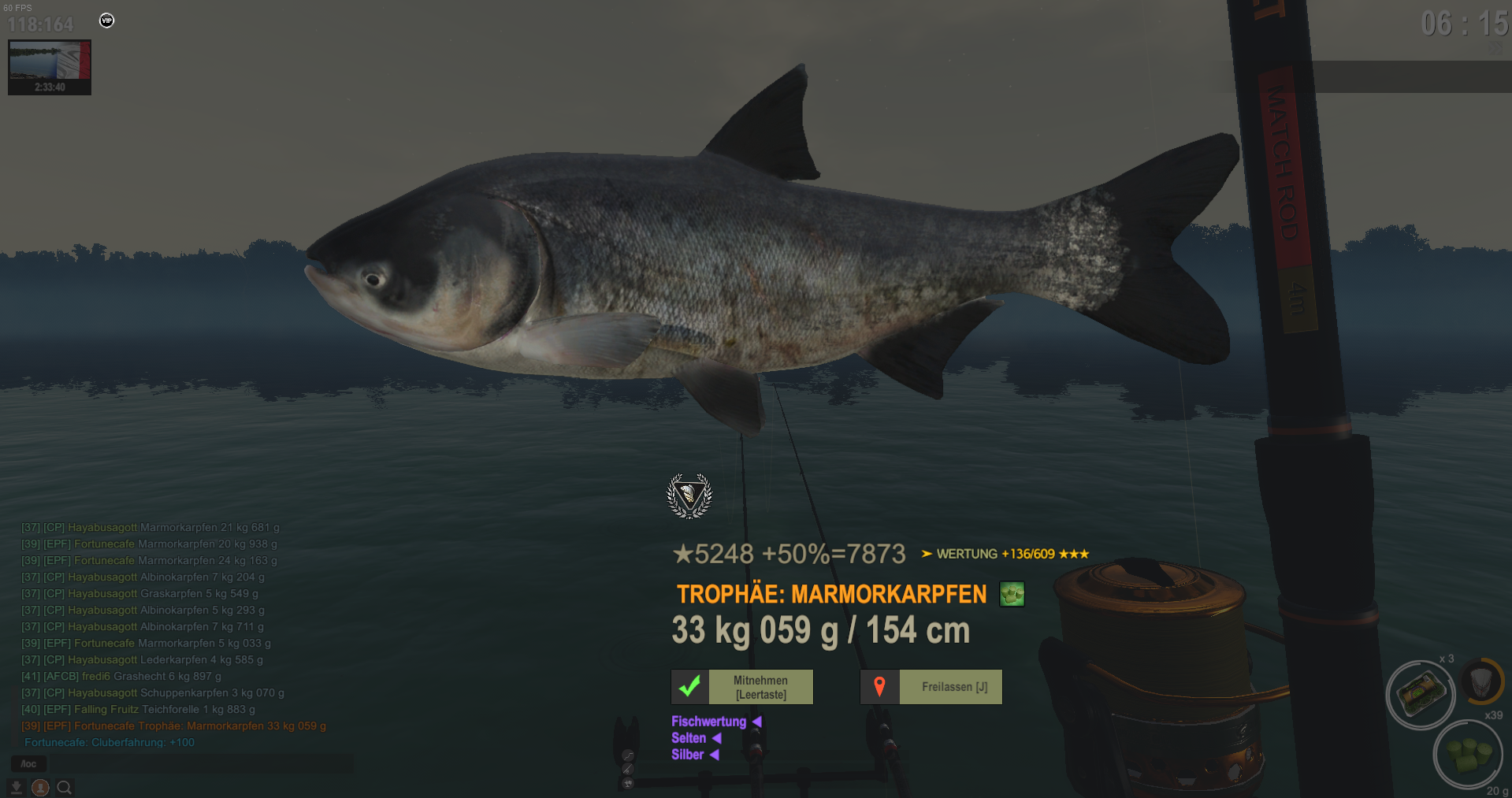Click the chat download arrow icon
This screenshot has height=798, width=1512.
[x=16, y=787]
